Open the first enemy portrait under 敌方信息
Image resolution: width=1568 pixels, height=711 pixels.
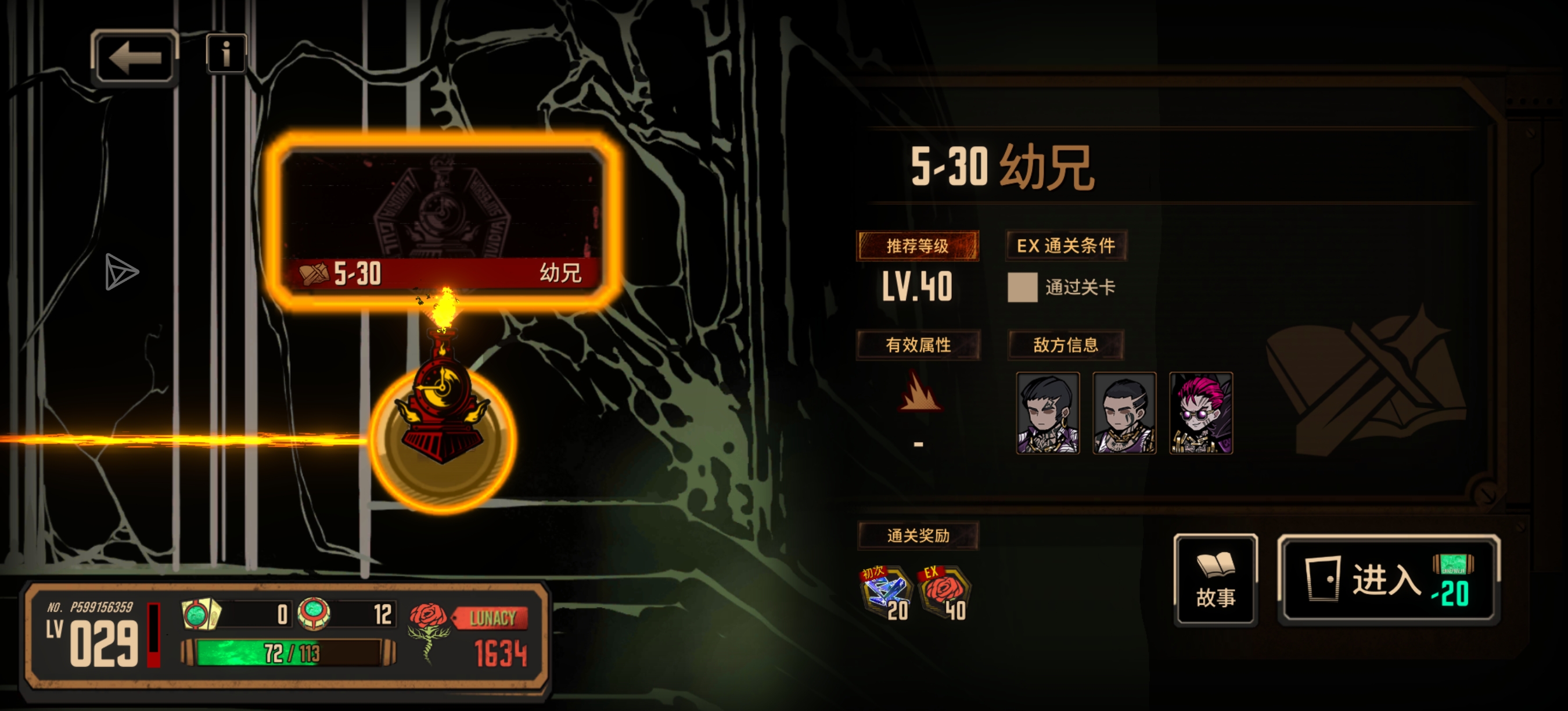coord(1049,414)
